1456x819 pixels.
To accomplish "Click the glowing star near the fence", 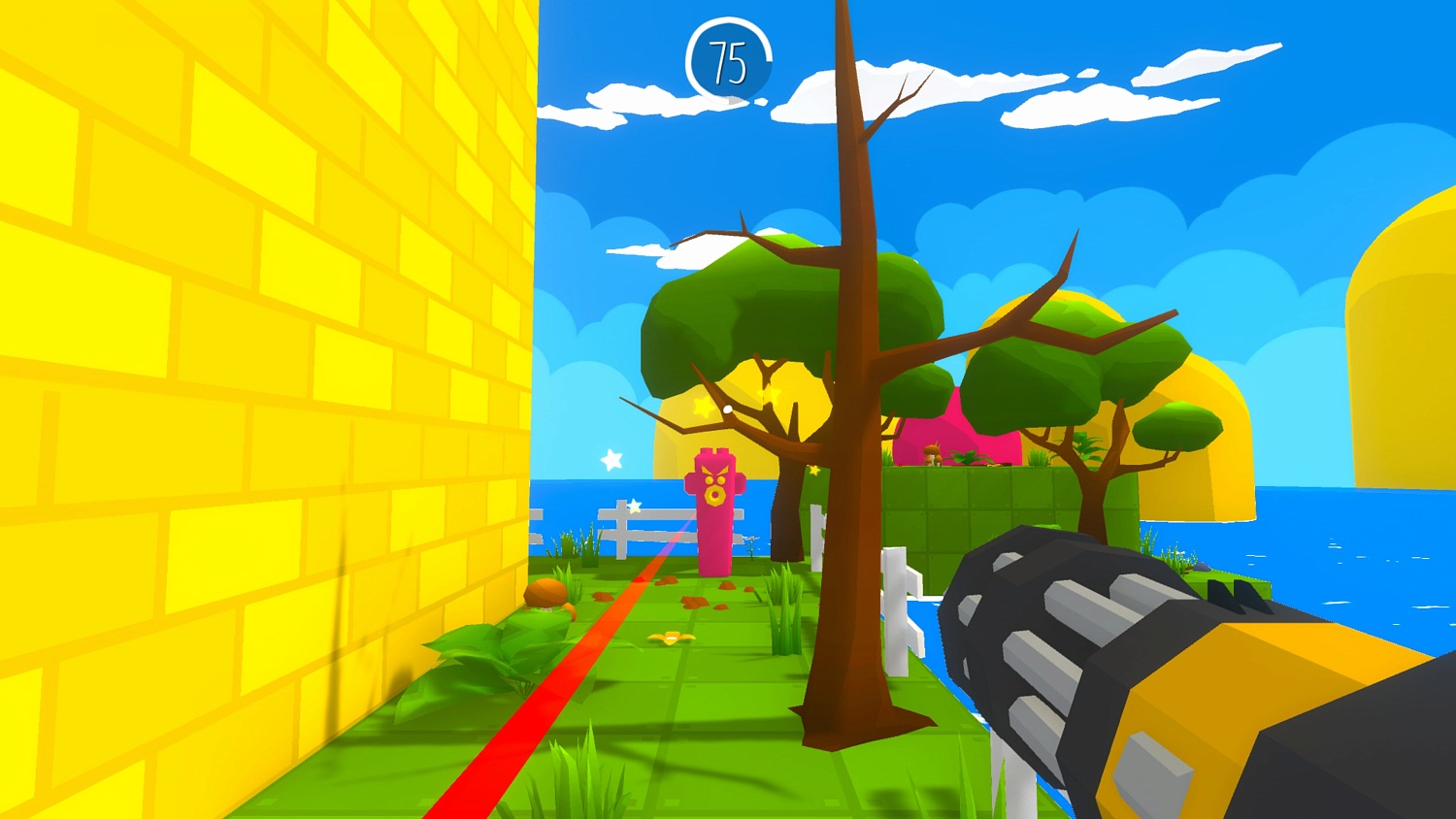I will (x=633, y=505).
